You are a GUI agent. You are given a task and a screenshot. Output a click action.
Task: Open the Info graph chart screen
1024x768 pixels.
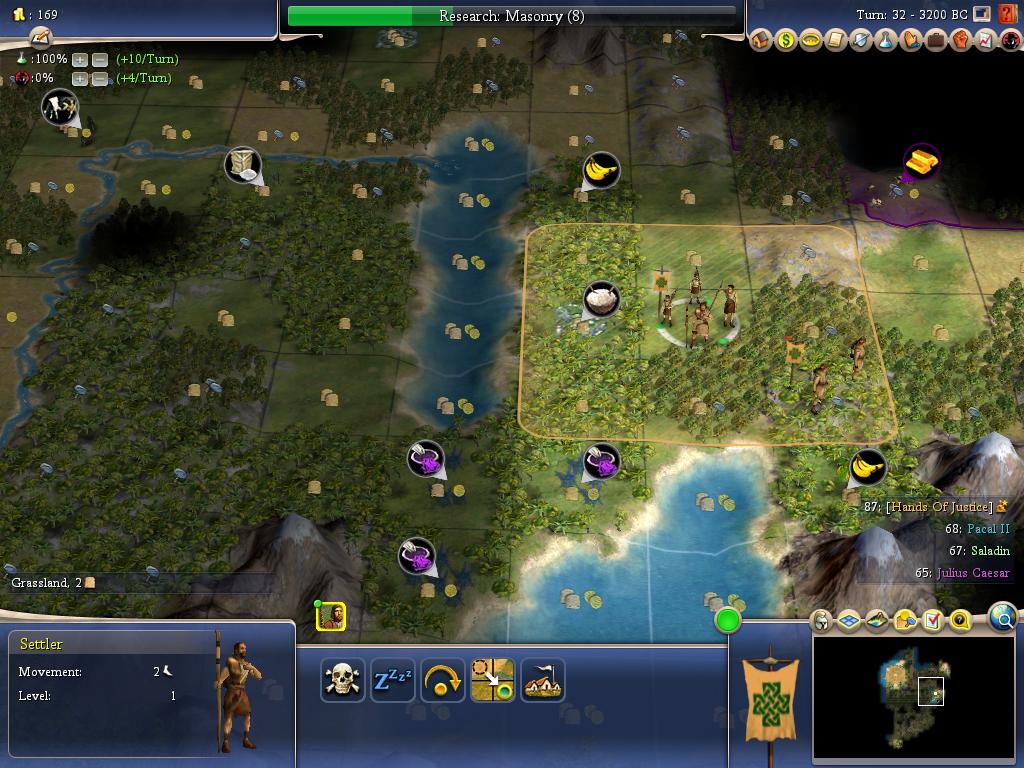pyautogui.click(x=986, y=41)
